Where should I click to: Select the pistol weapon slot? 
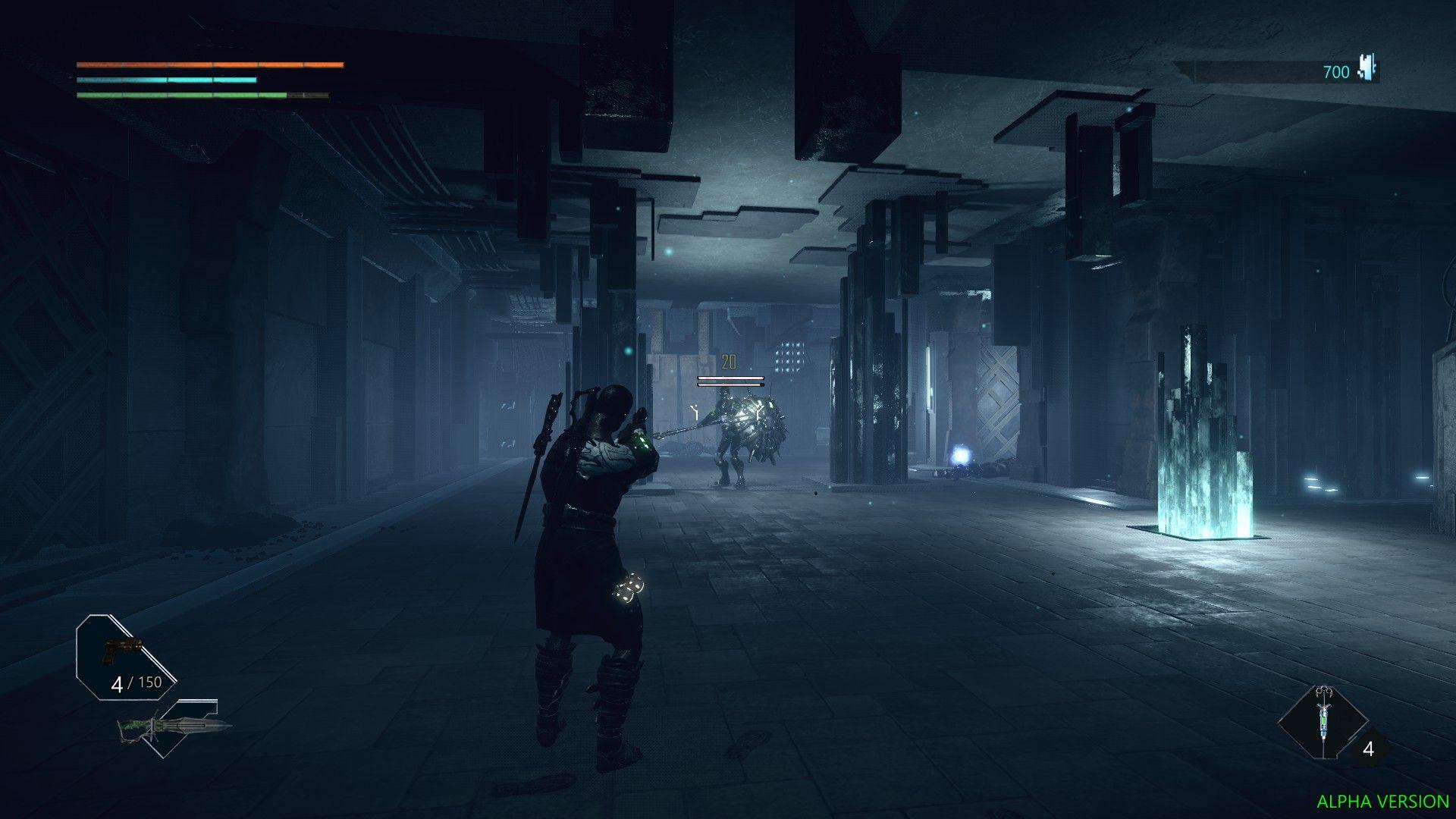[x=122, y=651]
